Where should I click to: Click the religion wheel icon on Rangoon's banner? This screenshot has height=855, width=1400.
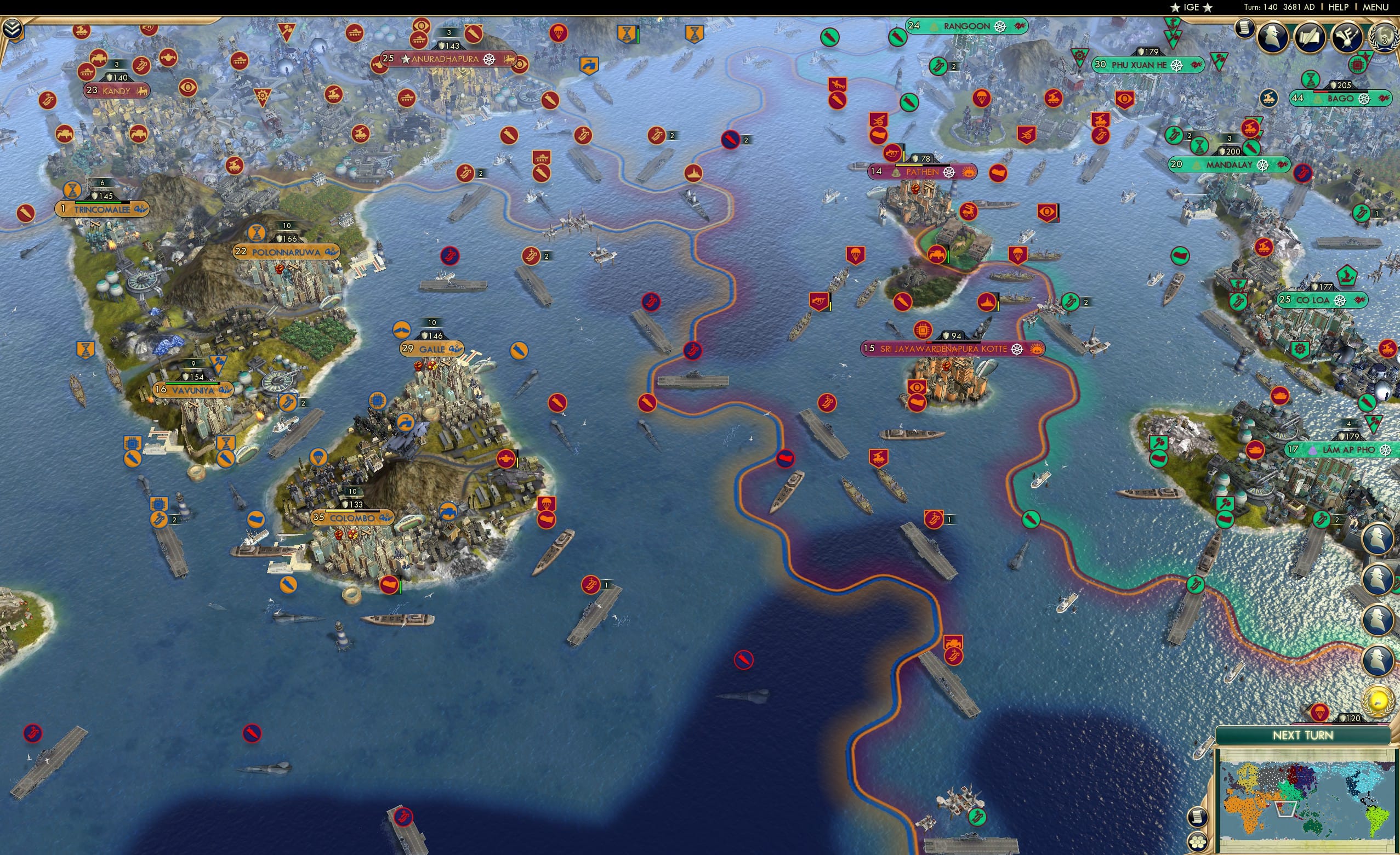pyautogui.click(x=1000, y=27)
